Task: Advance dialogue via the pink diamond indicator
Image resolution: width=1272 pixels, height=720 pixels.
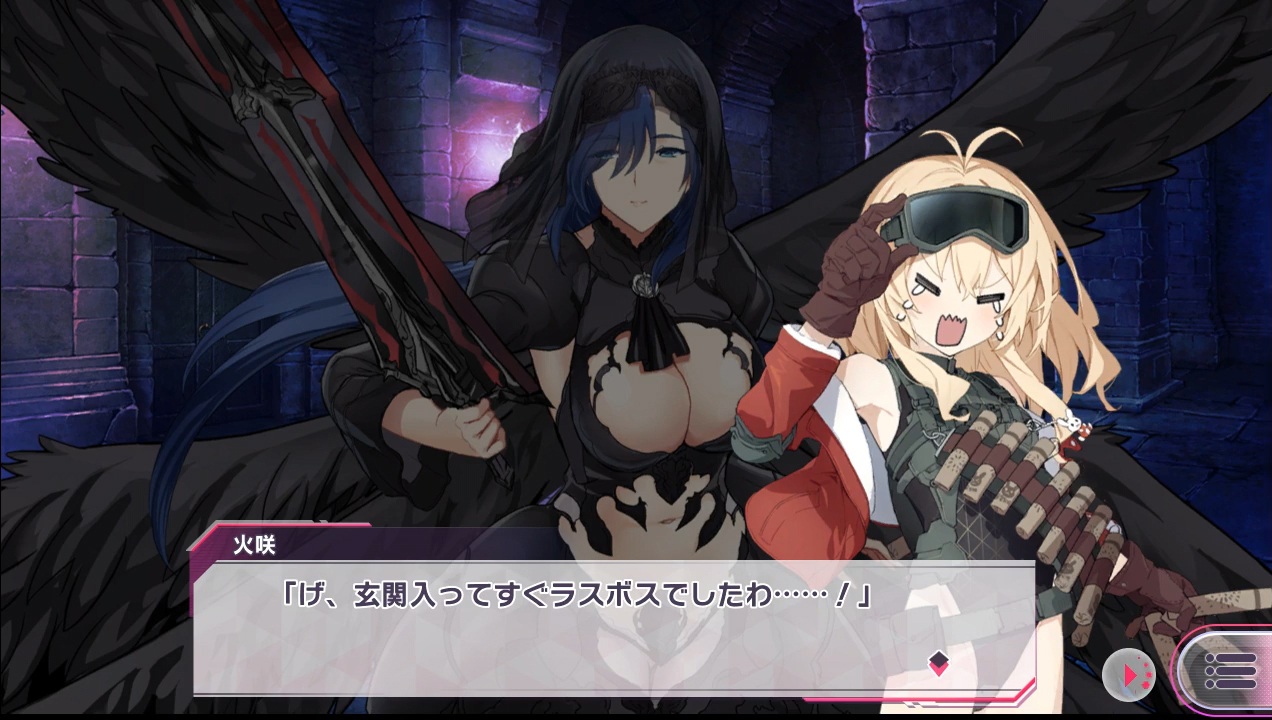Action: [x=938, y=663]
